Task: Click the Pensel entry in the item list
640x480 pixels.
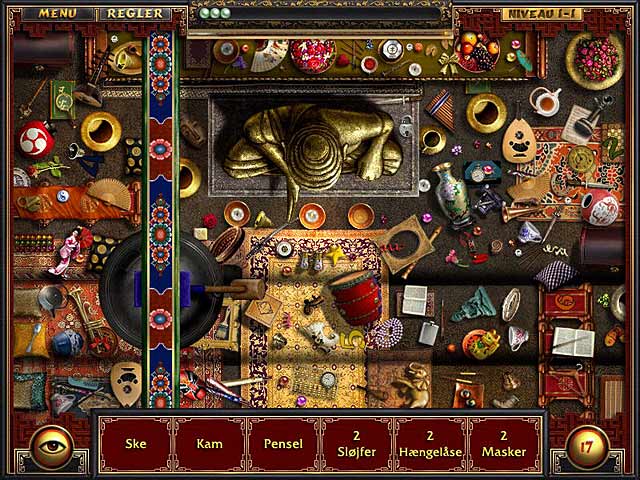Action: 283,444
